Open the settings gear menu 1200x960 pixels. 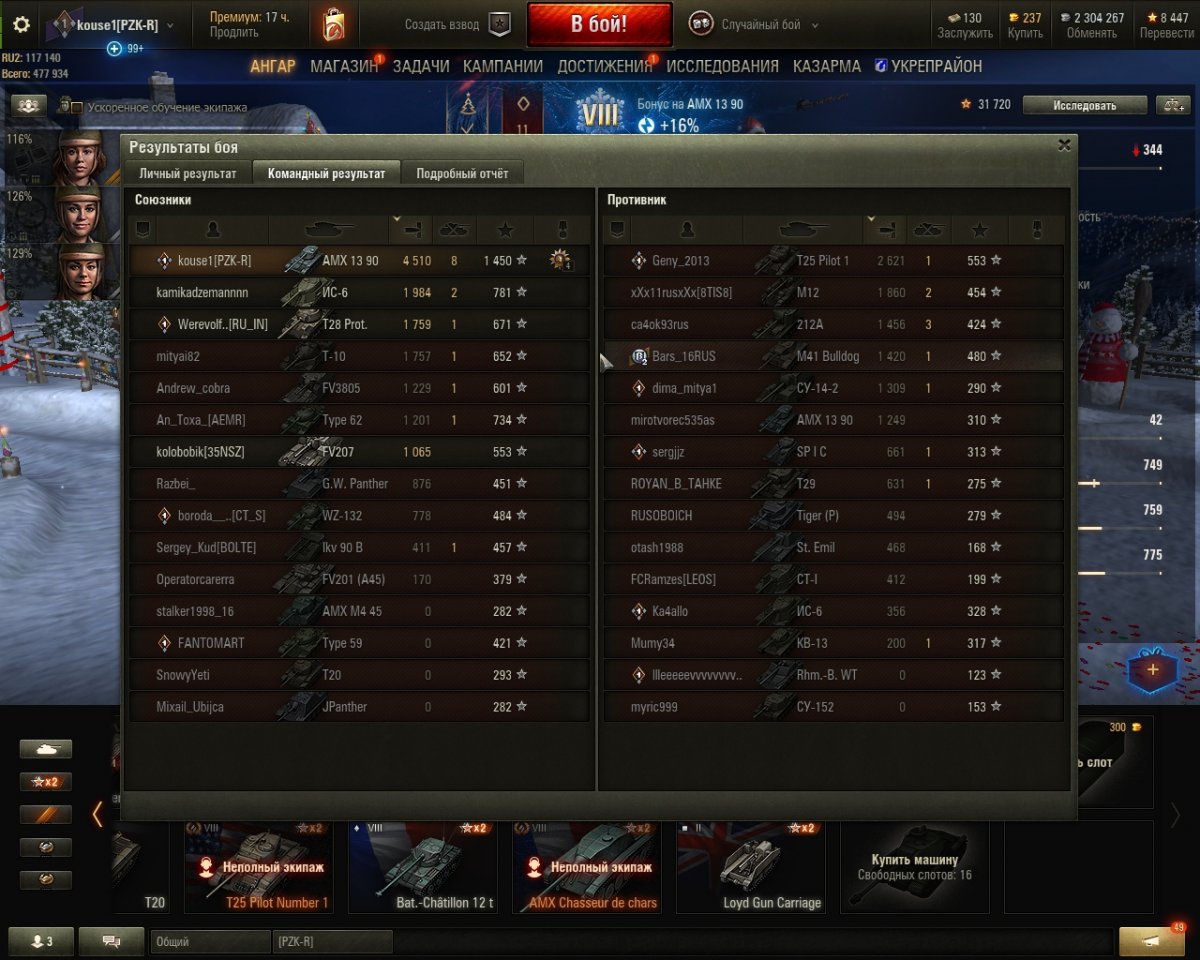pyautogui.click(x=21, y=25)
